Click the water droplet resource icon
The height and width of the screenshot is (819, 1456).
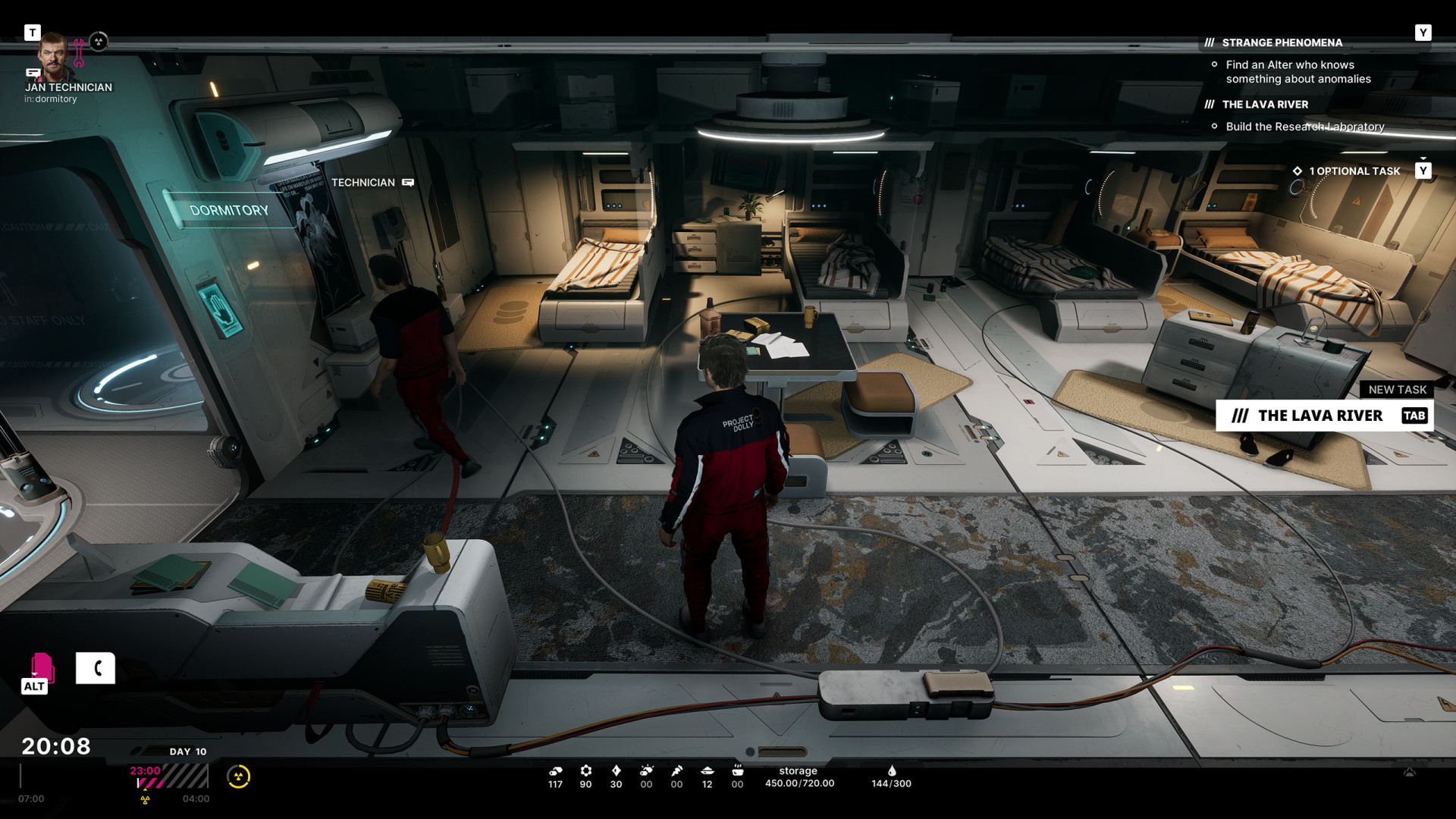tap(892, 770)
